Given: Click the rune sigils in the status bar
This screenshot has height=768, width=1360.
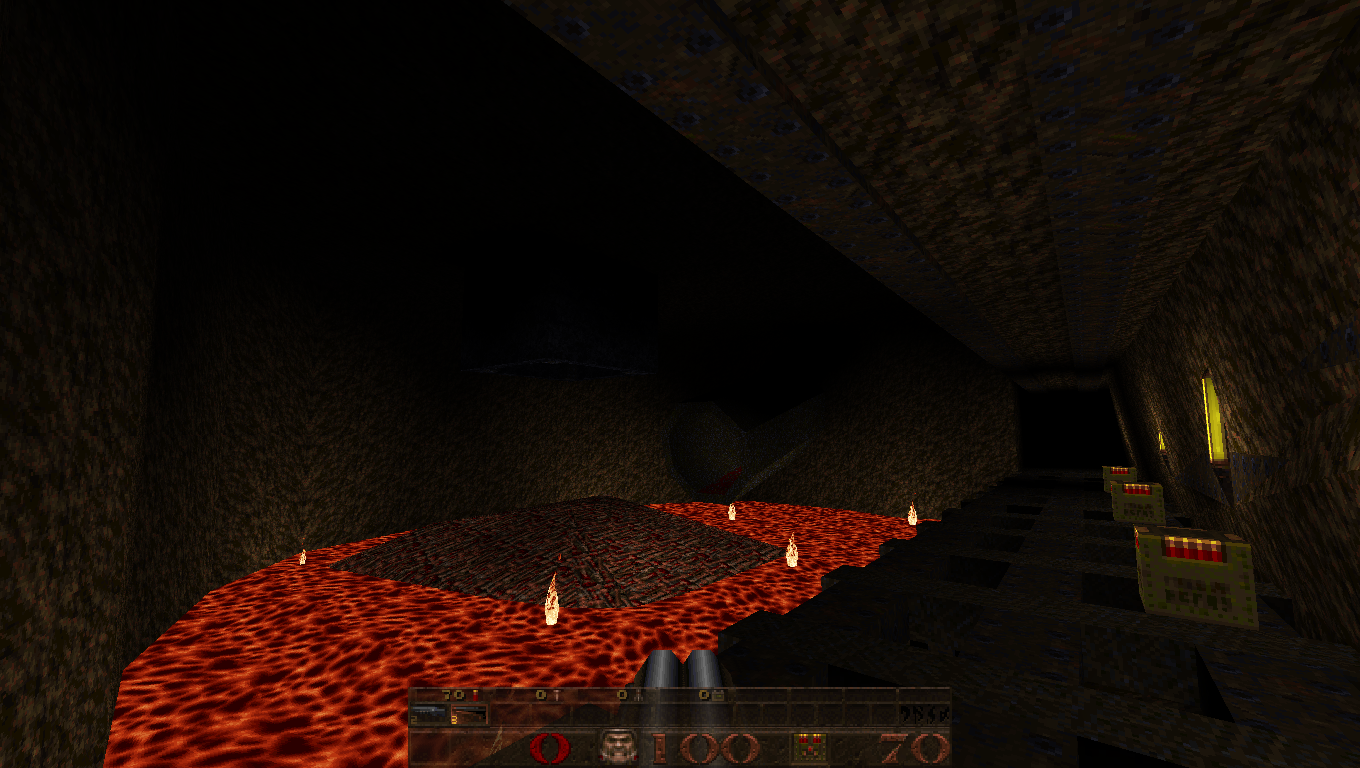Looking at the screenshot, I should click(923, 714).
